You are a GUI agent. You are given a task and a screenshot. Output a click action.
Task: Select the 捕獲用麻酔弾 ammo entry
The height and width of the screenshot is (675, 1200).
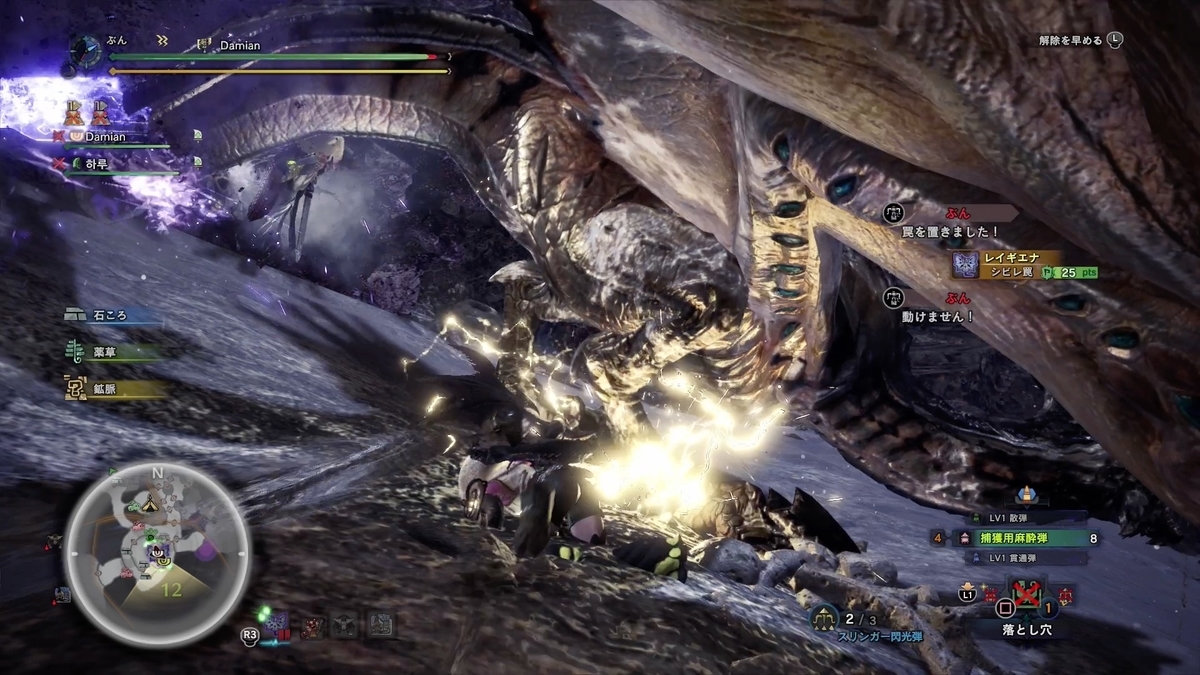1018,538
